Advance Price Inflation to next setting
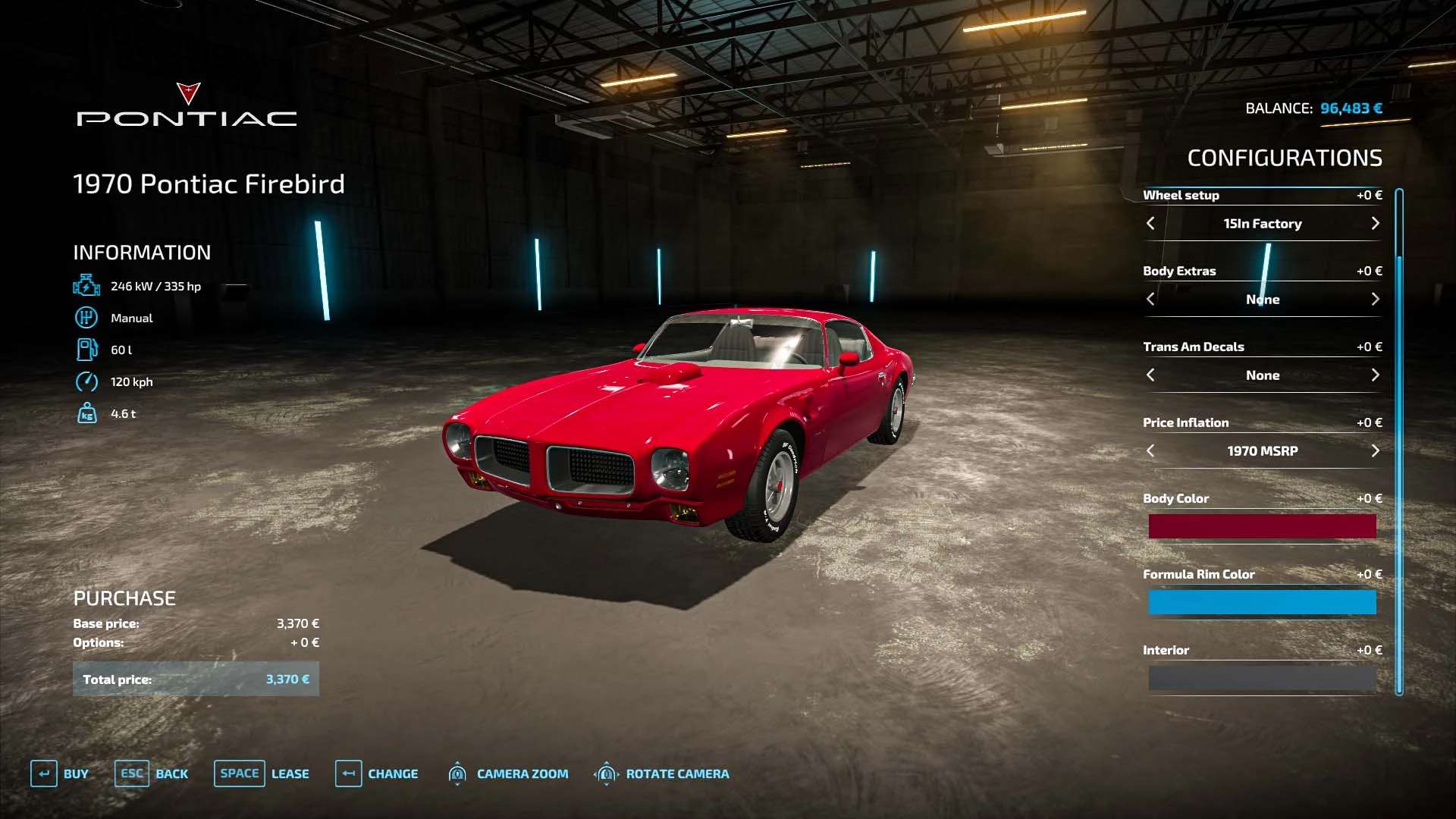 [1375, 451]
